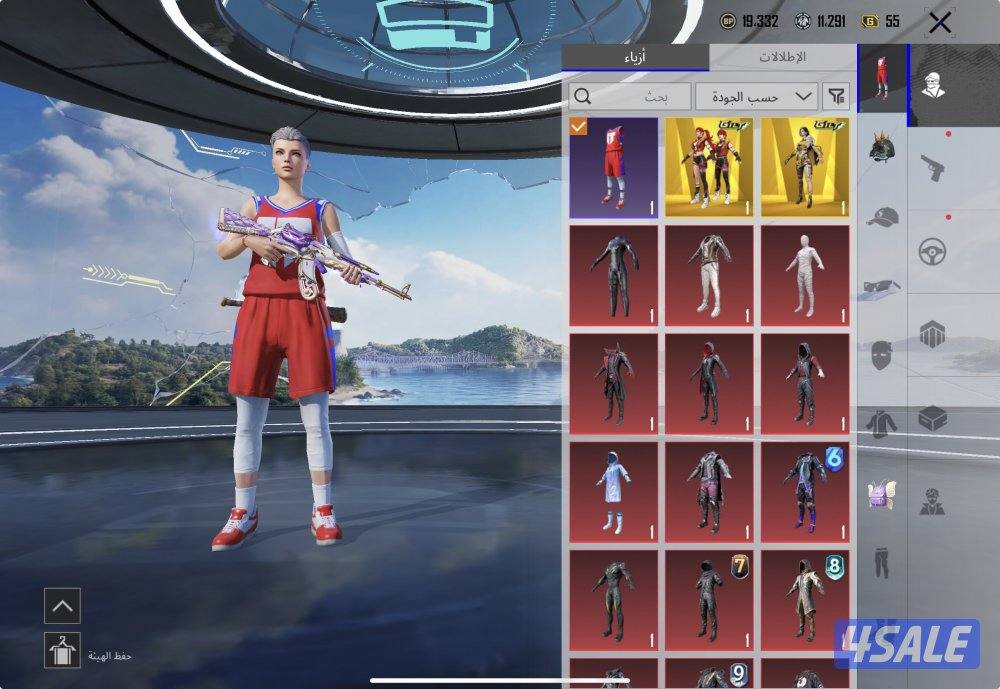Pick the white hooded raincoat outfit
Image resolution: width=1000 pixels, height=689 pixels.
[614, 492]
